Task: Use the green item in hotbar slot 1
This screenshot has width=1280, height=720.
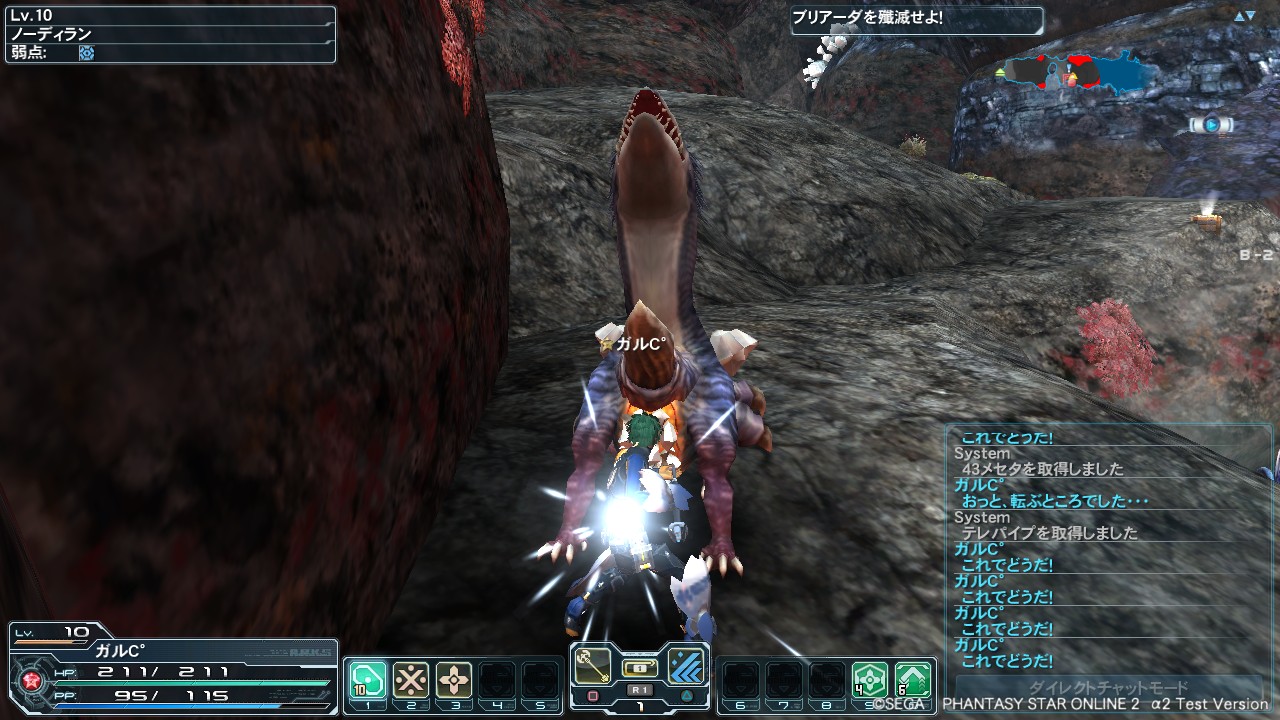Action: pyautogui.click(x=367, y=680)
